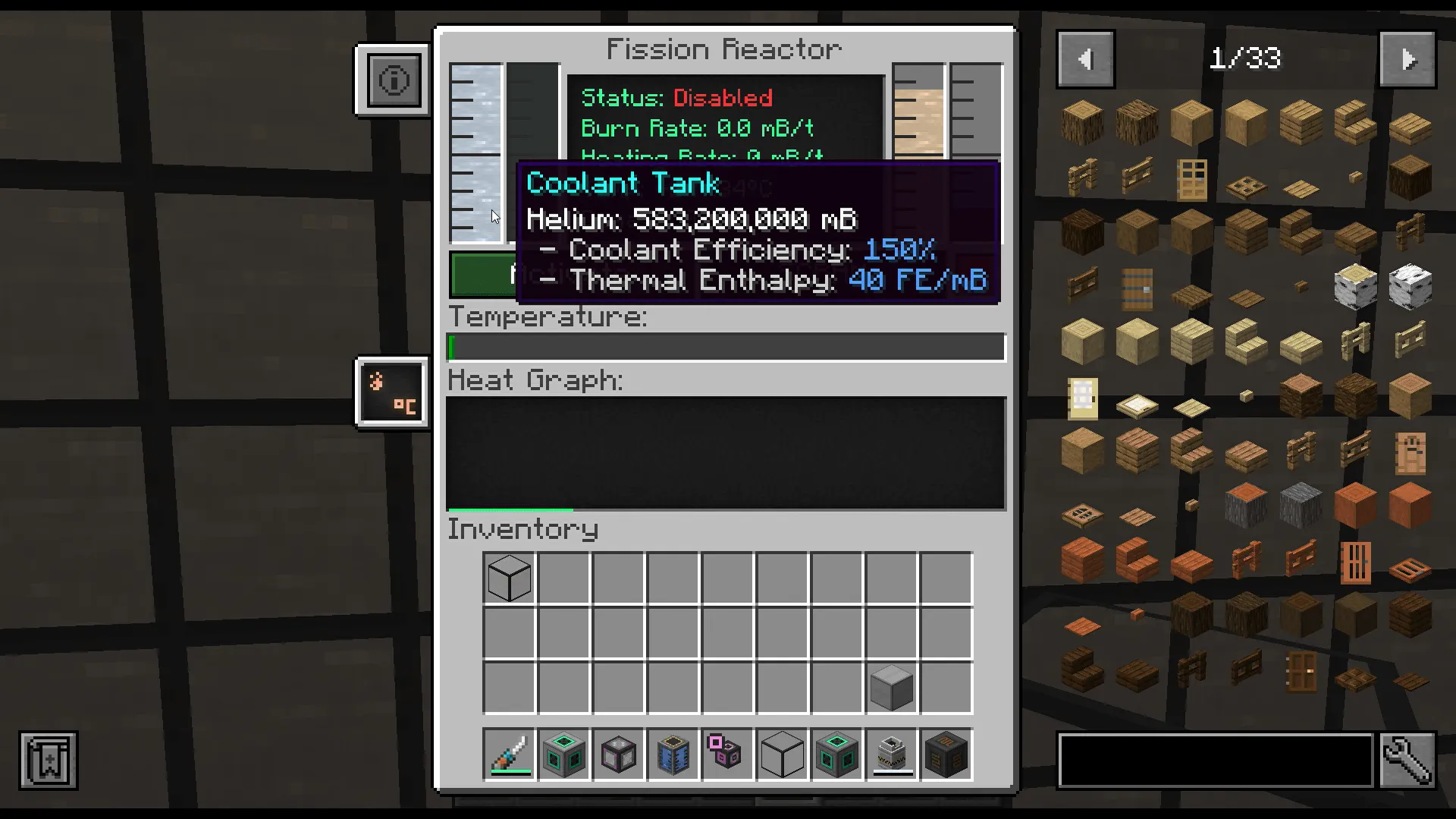Go to the previous JEI page

[x=1084, y=58]
